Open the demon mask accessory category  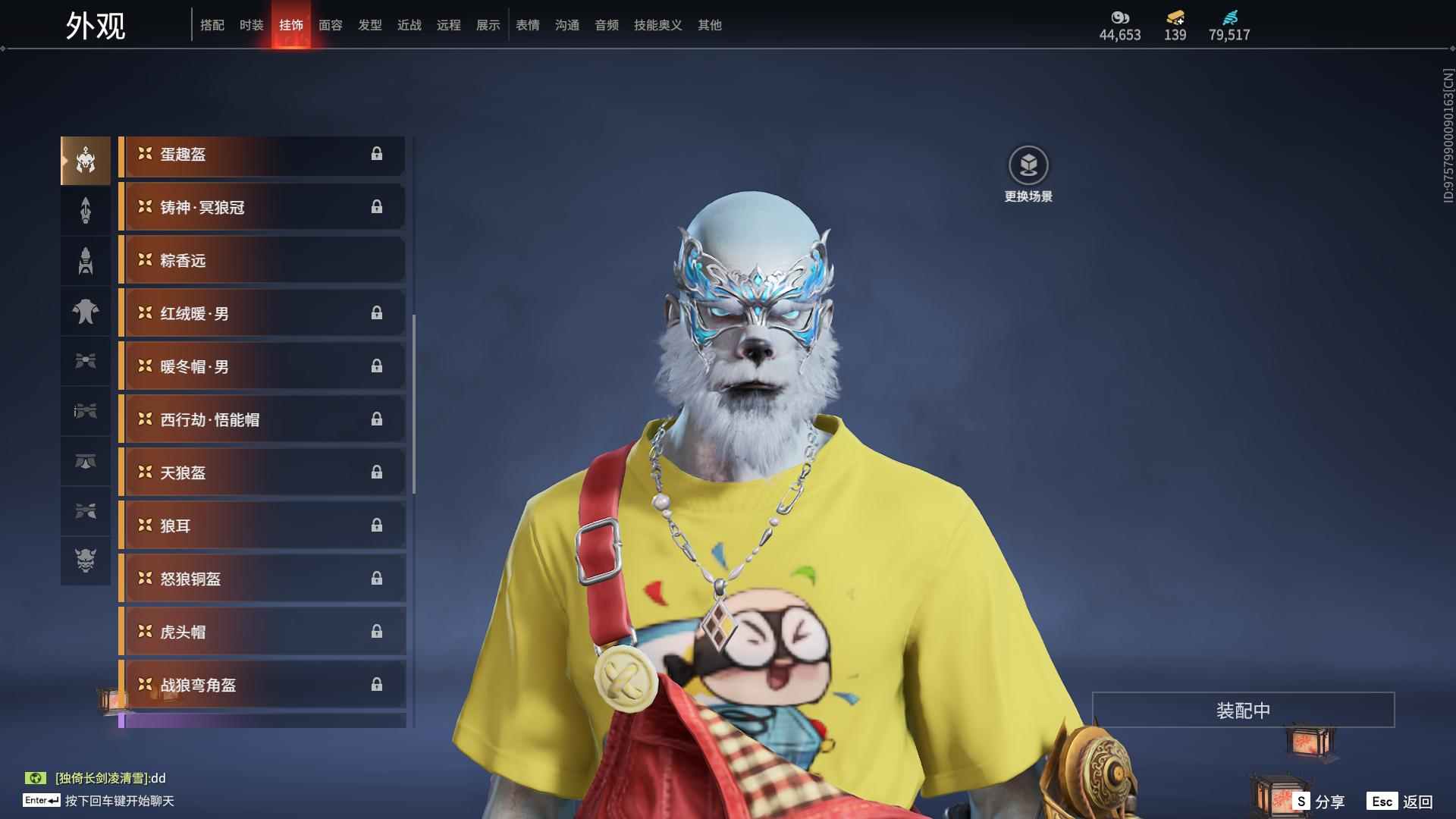point(86,561)
